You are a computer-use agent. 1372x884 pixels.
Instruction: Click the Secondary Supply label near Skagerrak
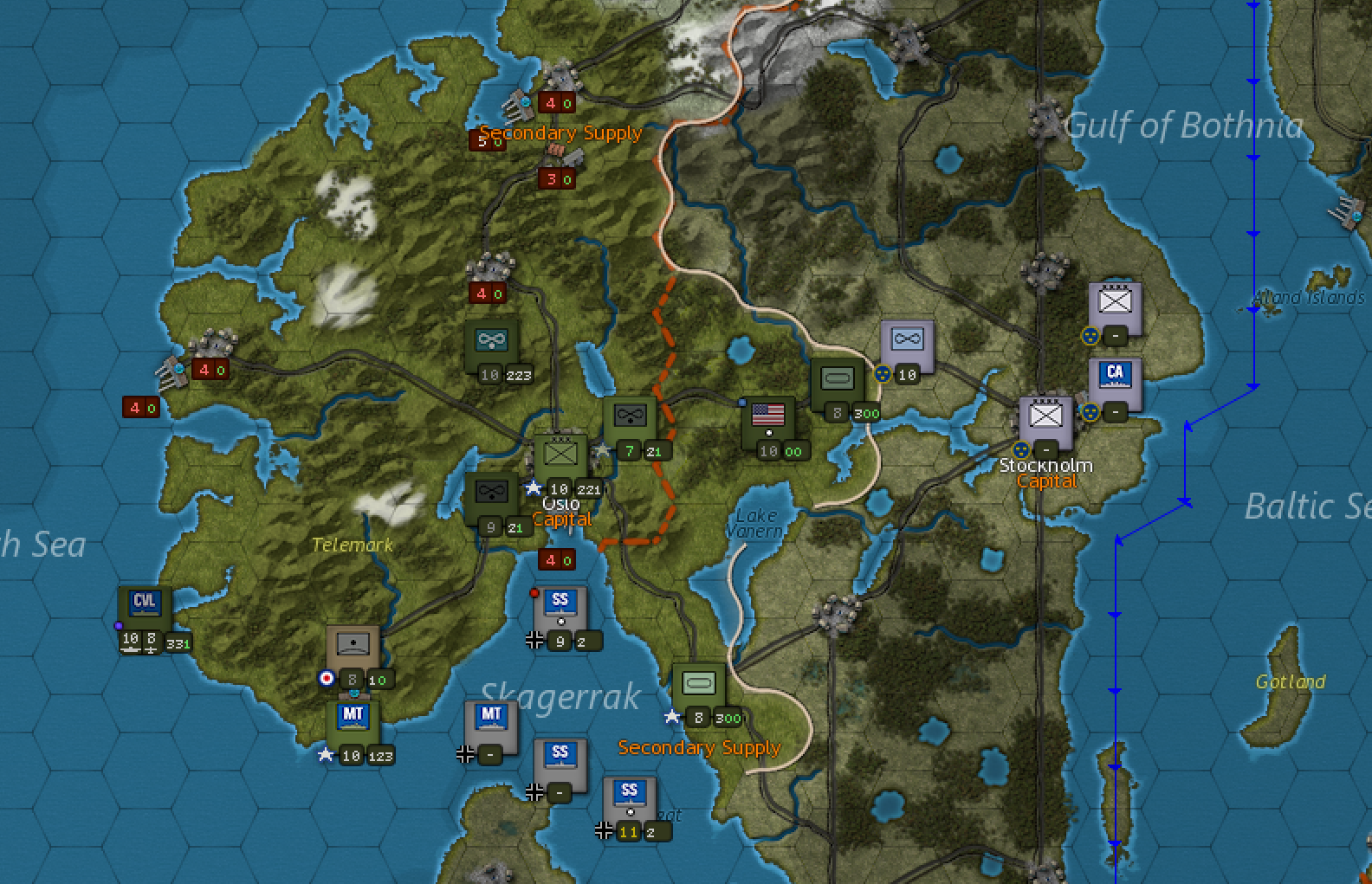[699, 747]
